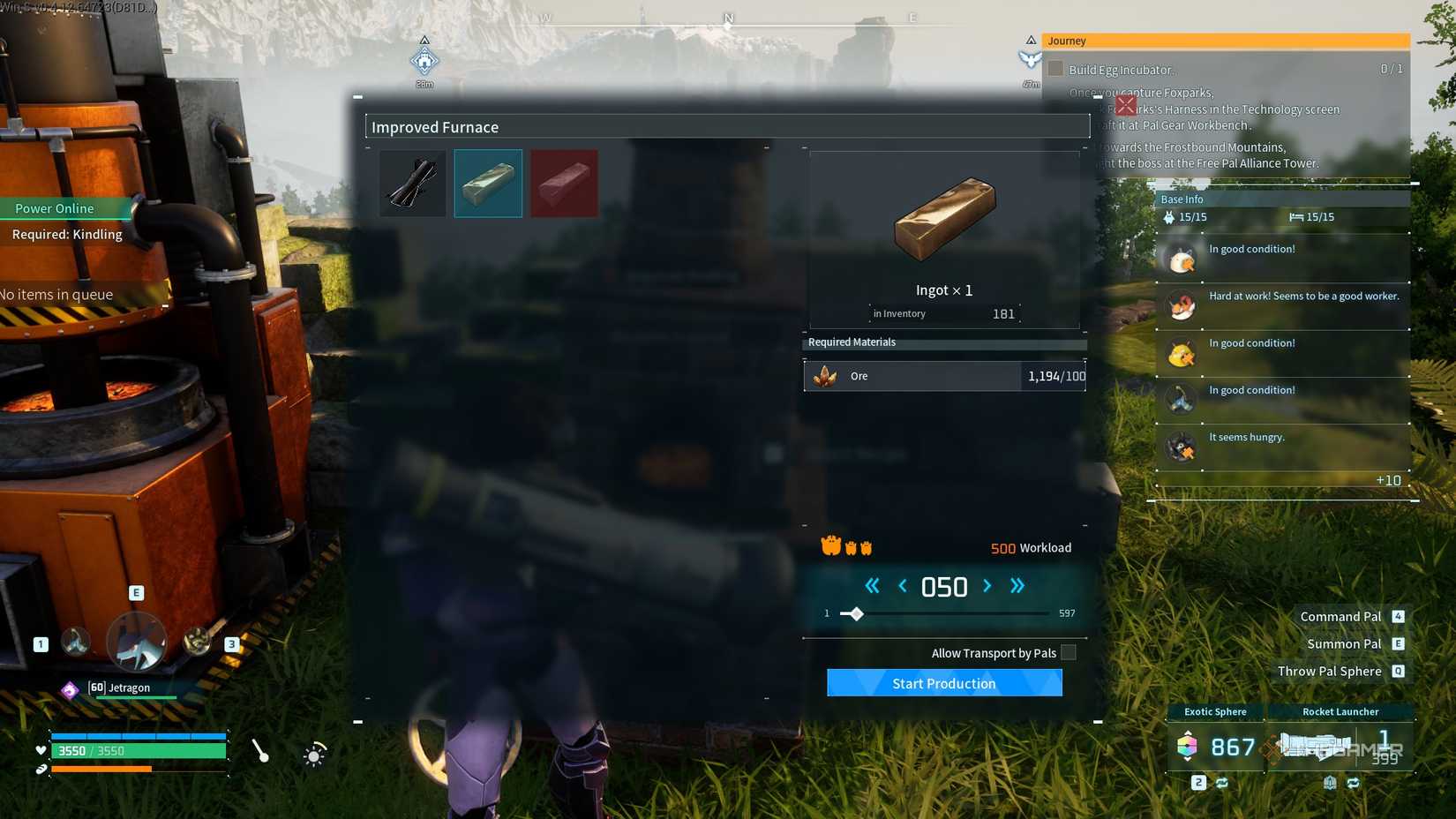Image resolution: width=1456 pixels, height=819 pixels.
Task: Enable Allow Transport by Pals
Action: pos(1068,652)
